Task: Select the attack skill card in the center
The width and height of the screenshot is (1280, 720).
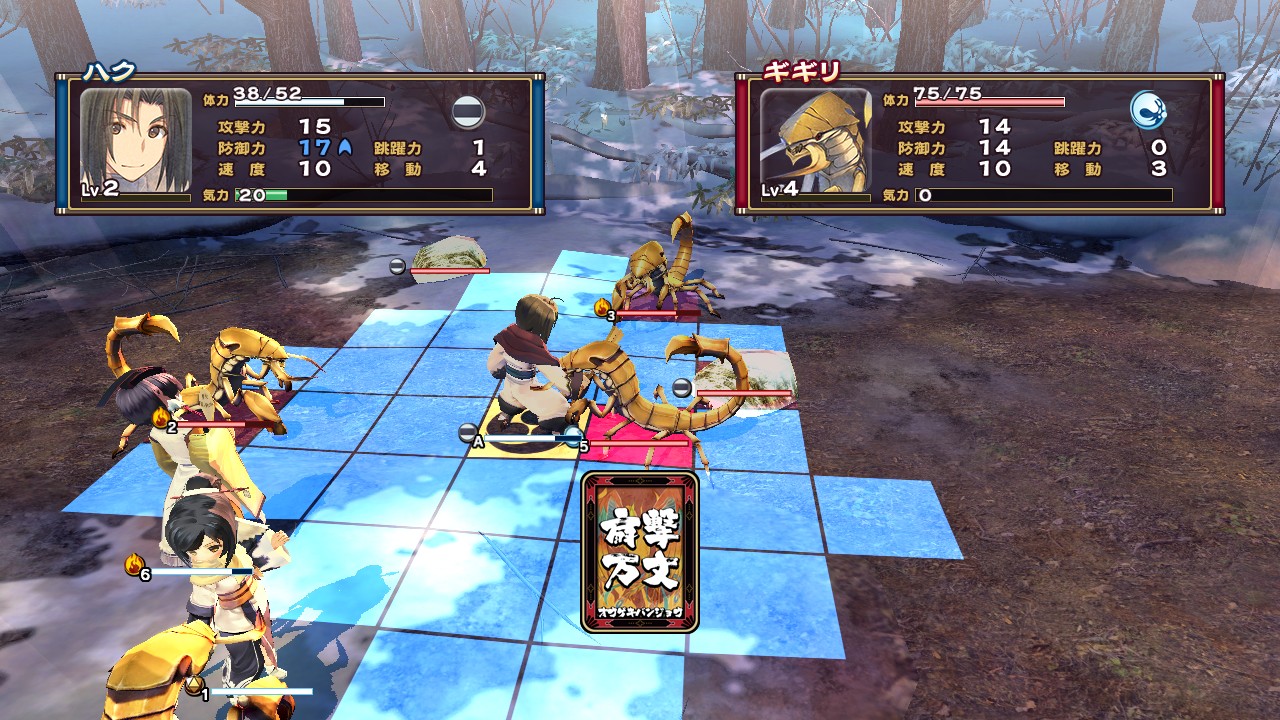Action: pyautogui.click(x=640, y=551)
